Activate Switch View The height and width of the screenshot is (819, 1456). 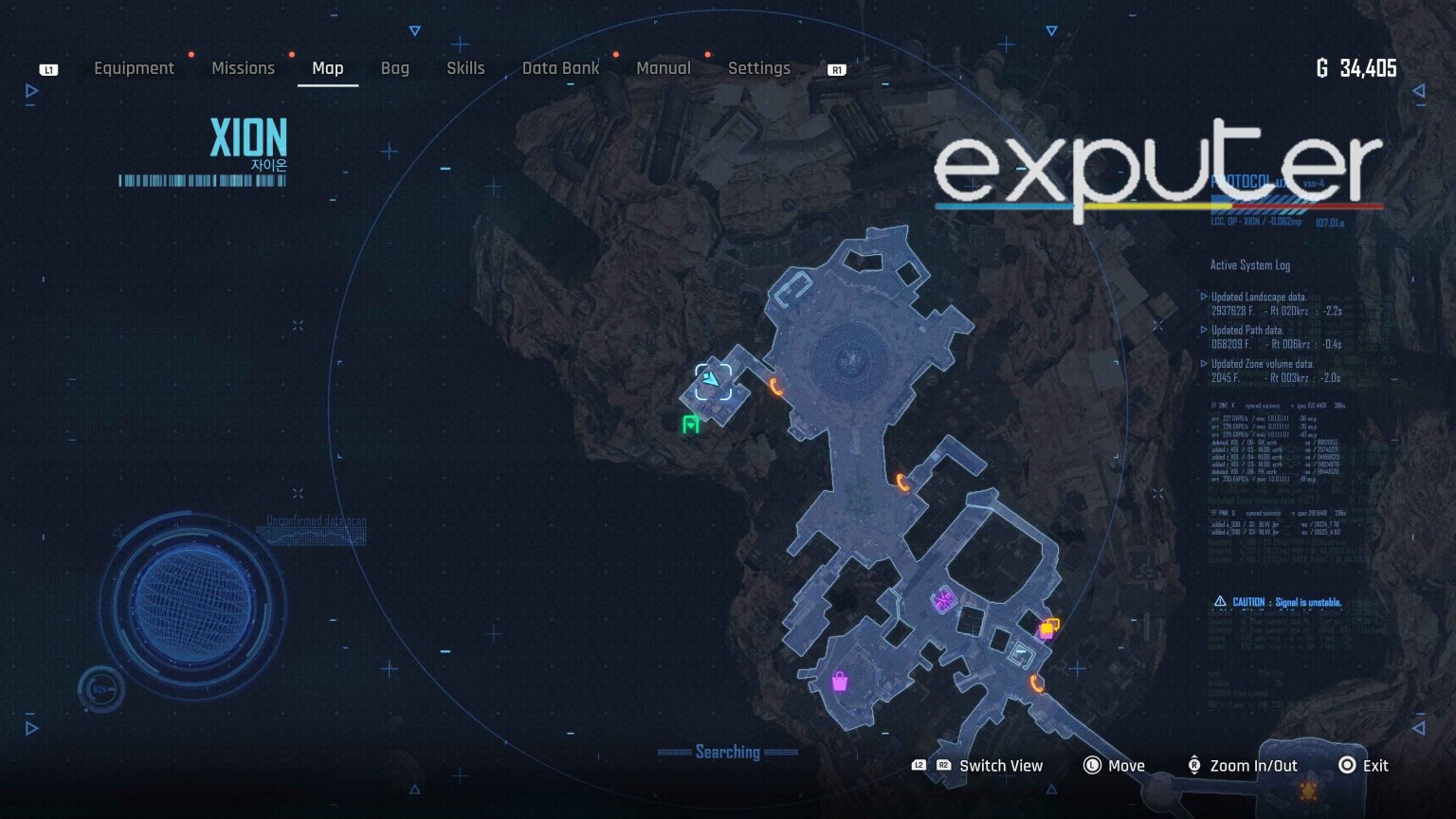pos(1000,765)
